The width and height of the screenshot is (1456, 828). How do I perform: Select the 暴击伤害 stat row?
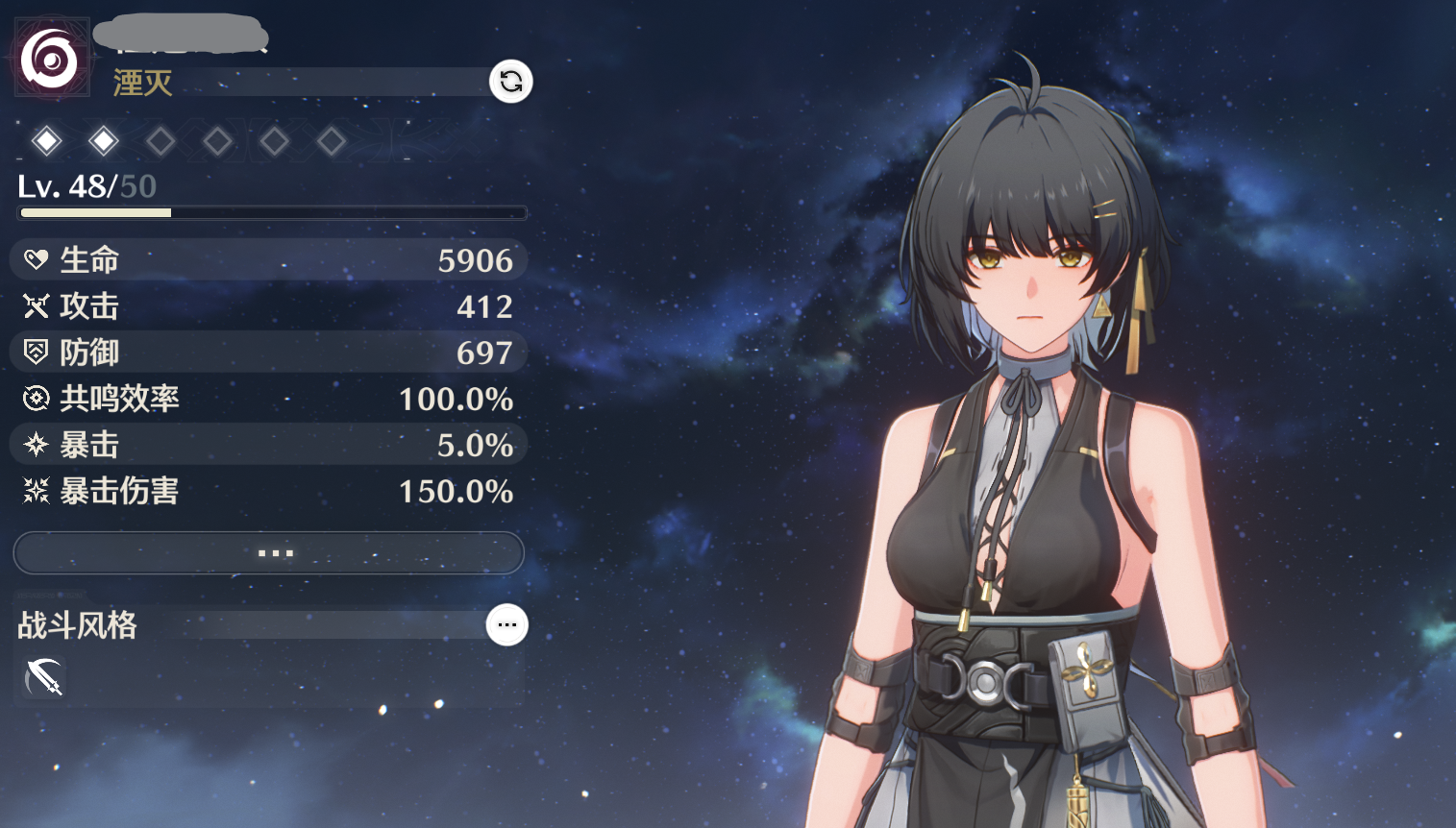pos(269,492)
